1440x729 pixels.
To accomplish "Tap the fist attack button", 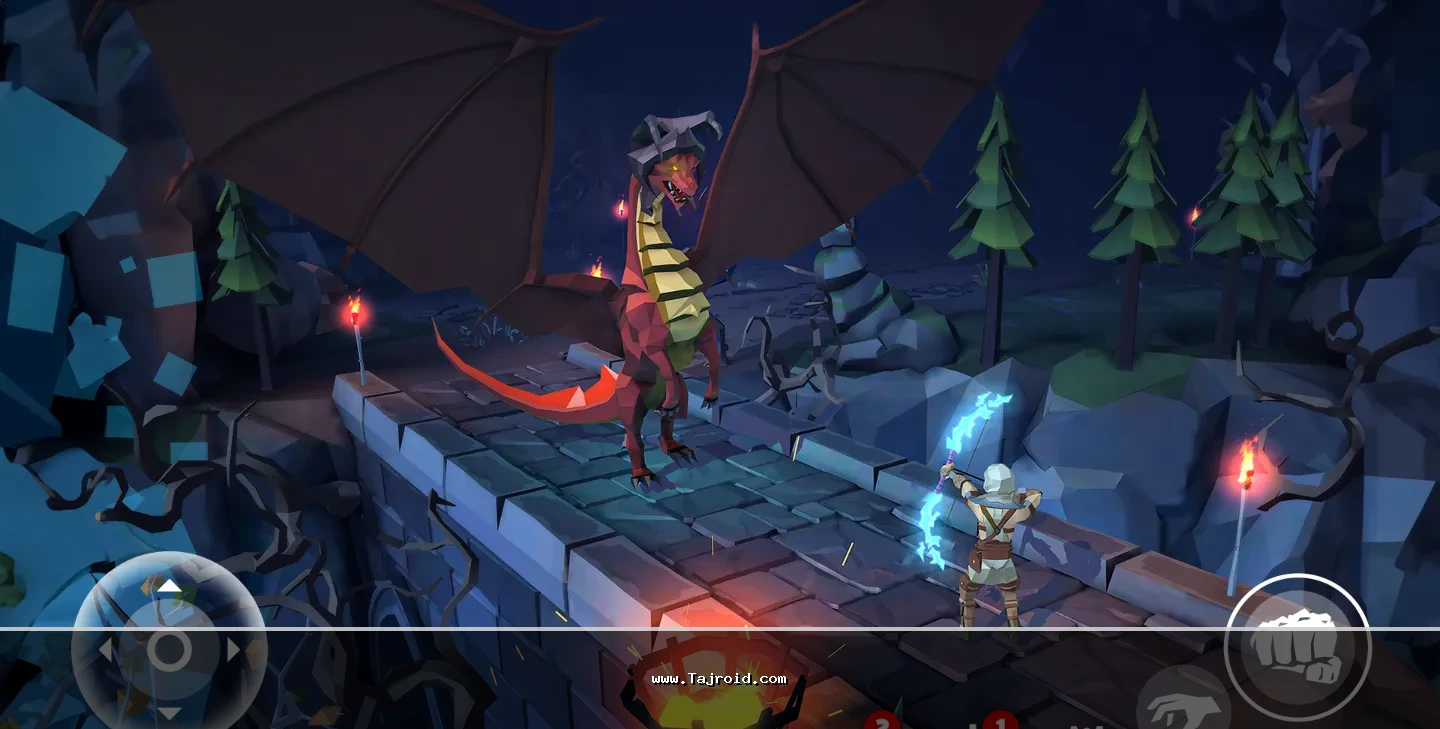I will (1297, 646).
